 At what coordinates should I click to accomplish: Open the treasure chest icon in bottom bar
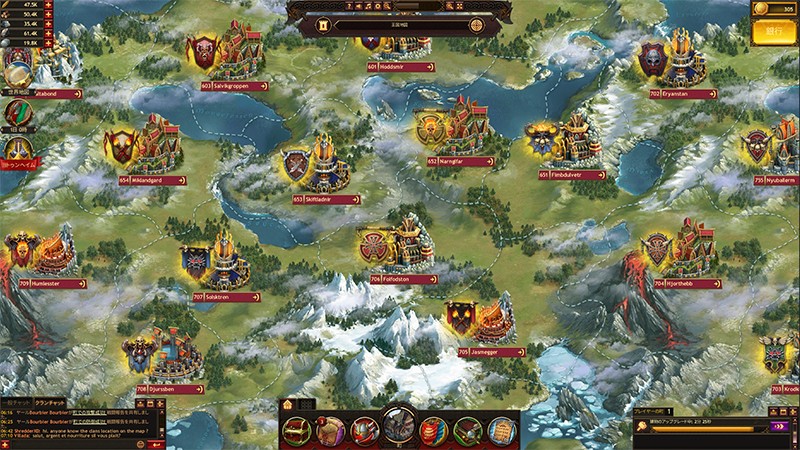pos(297,430)
